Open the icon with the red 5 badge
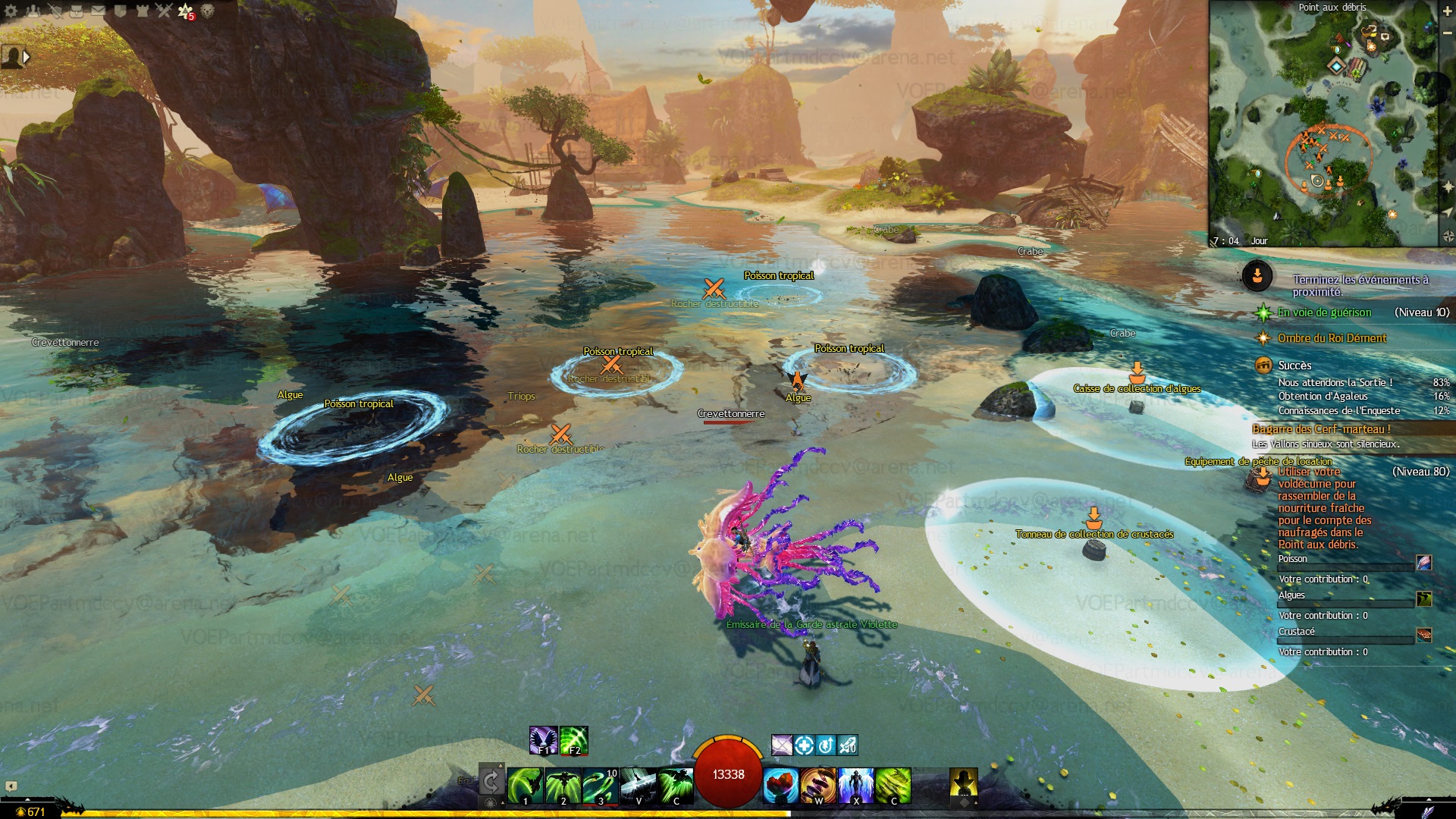The width and height of the screenshot is (1456, 819). tap(186, 11)
